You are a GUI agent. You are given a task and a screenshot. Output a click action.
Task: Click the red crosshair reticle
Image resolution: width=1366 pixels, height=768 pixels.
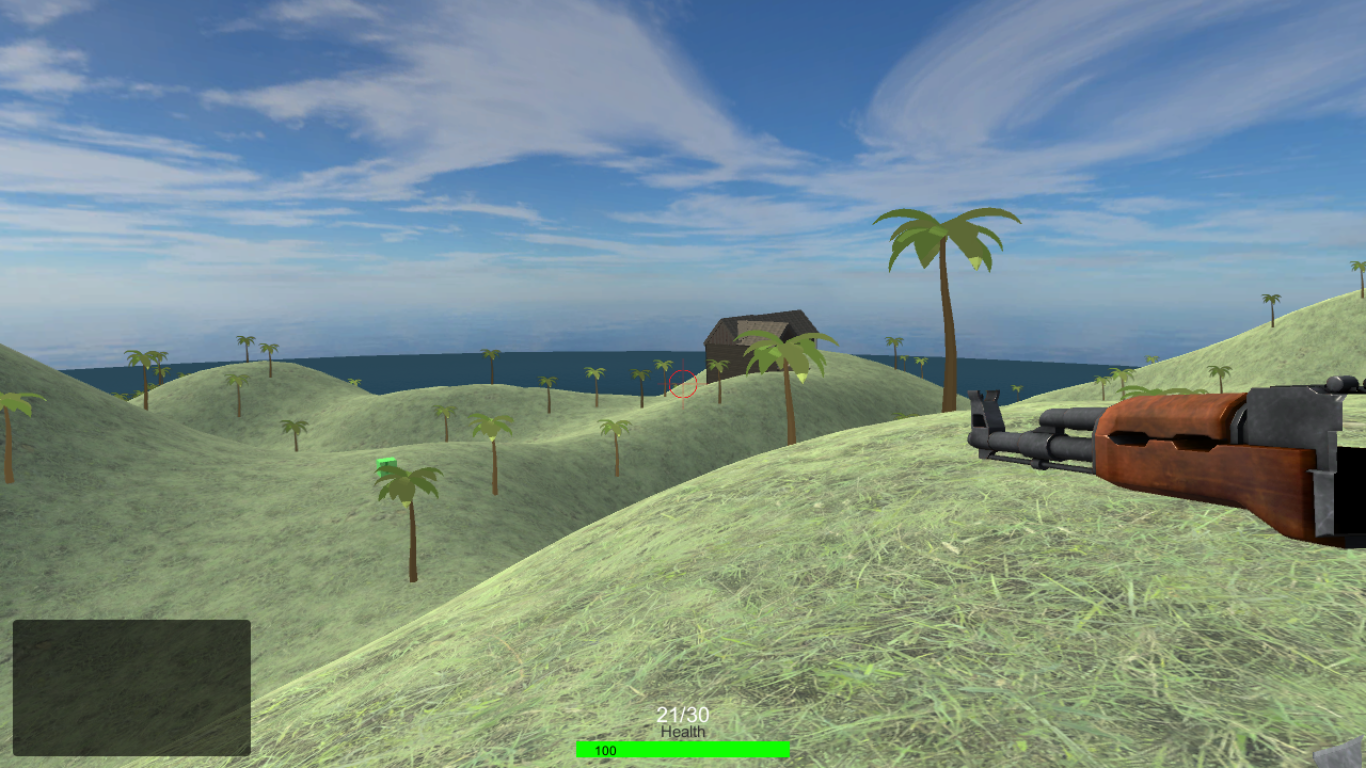pos(682,383)
